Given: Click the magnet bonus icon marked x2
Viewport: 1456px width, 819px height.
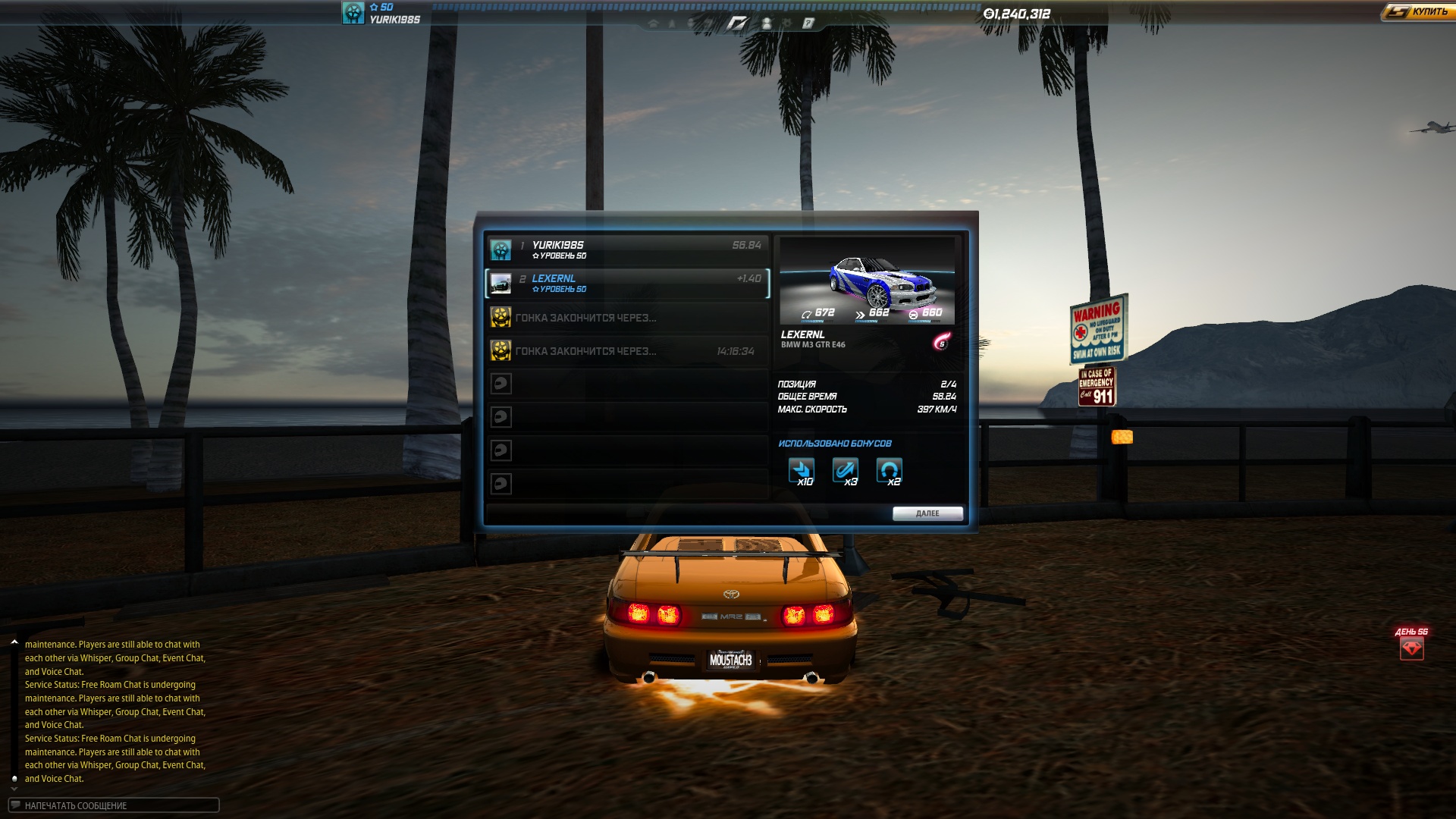Looking at the screenshot, I should tap(890, 471).
